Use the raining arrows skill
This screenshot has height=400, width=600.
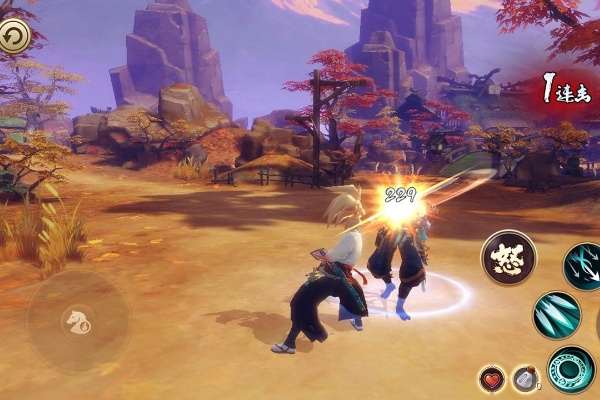(x=583, y=265)
